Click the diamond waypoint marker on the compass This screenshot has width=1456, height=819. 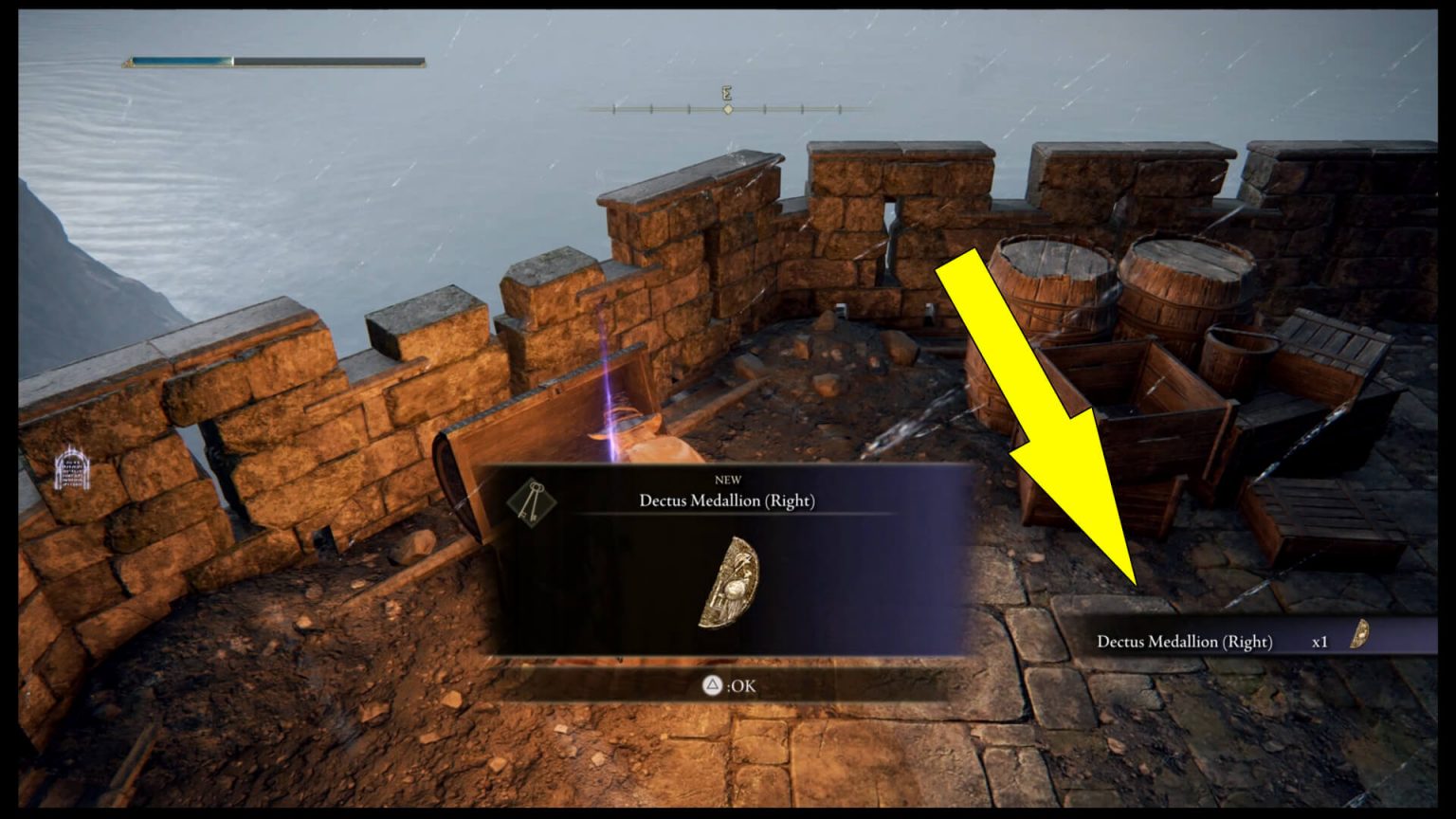727,110
